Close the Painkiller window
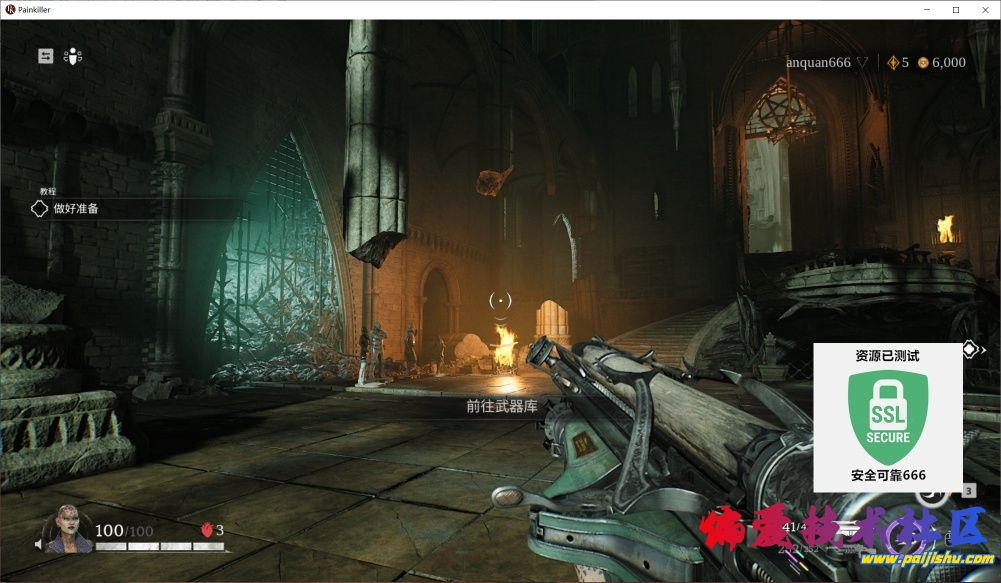1001x583 pixels. tap(984, 9)
